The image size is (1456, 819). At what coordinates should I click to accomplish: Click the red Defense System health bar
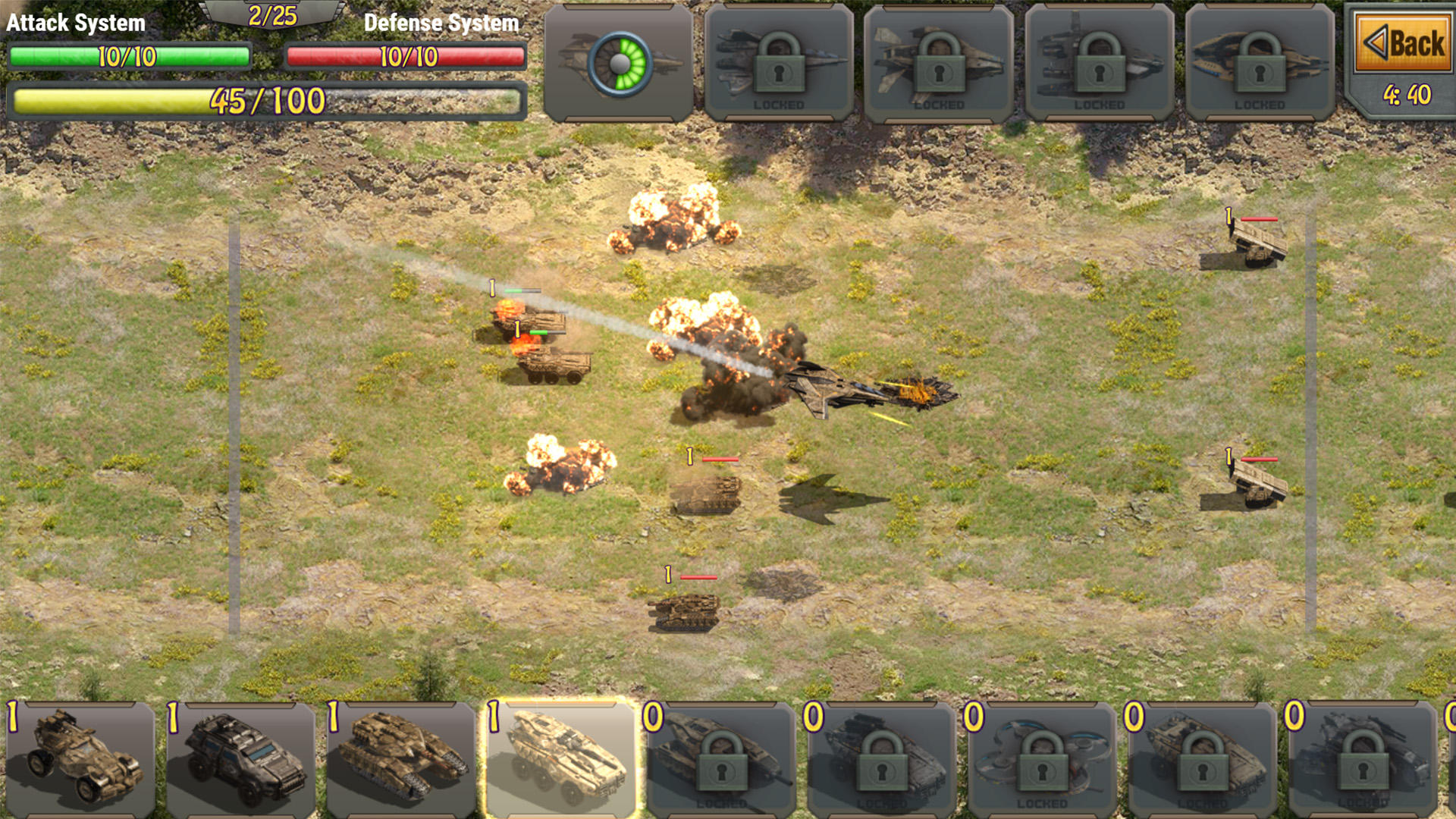click(x=404, y=55)
